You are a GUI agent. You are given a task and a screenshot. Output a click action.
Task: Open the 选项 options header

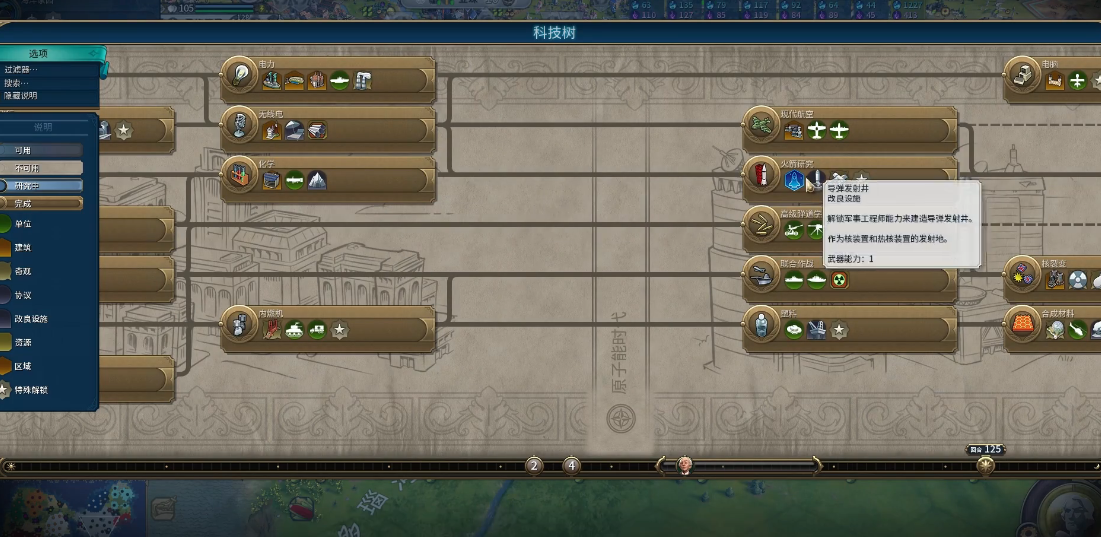pyautogui.click(x=38, y=53)
